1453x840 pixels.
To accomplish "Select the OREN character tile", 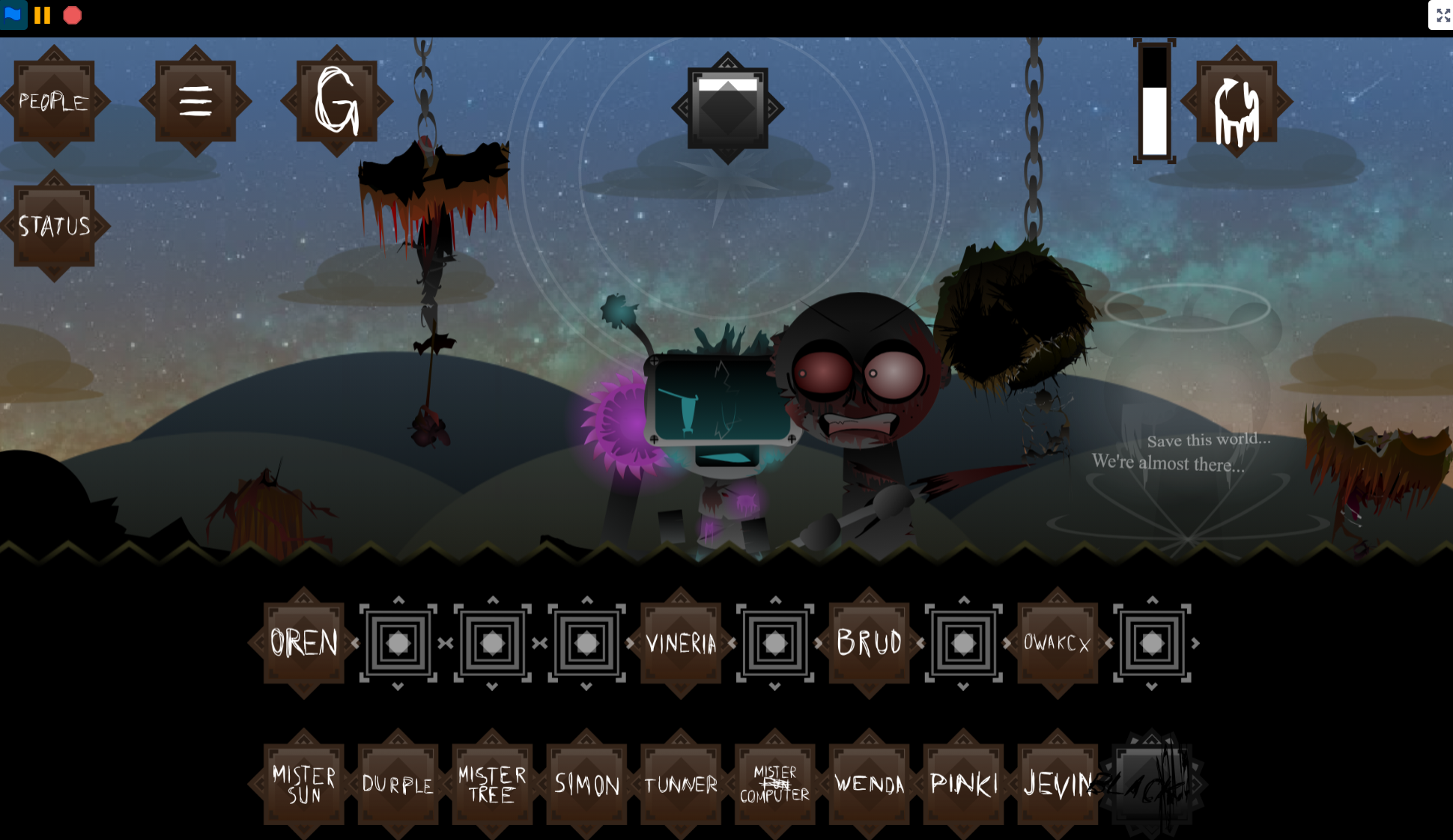I will click(x=304, y=642).
